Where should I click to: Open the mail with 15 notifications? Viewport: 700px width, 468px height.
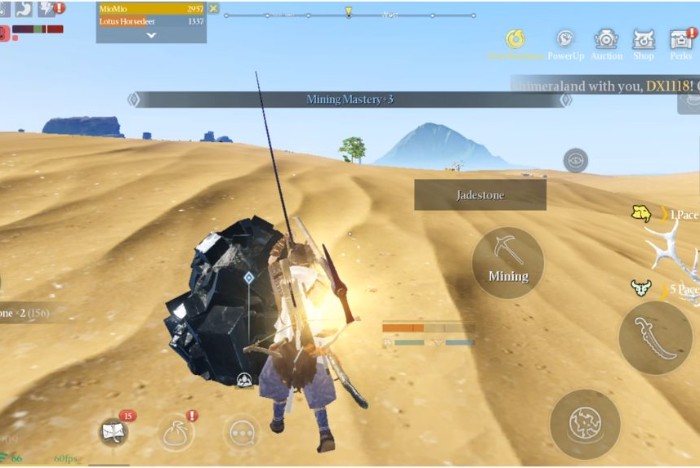pyautogui.click(x=114, y=432)
